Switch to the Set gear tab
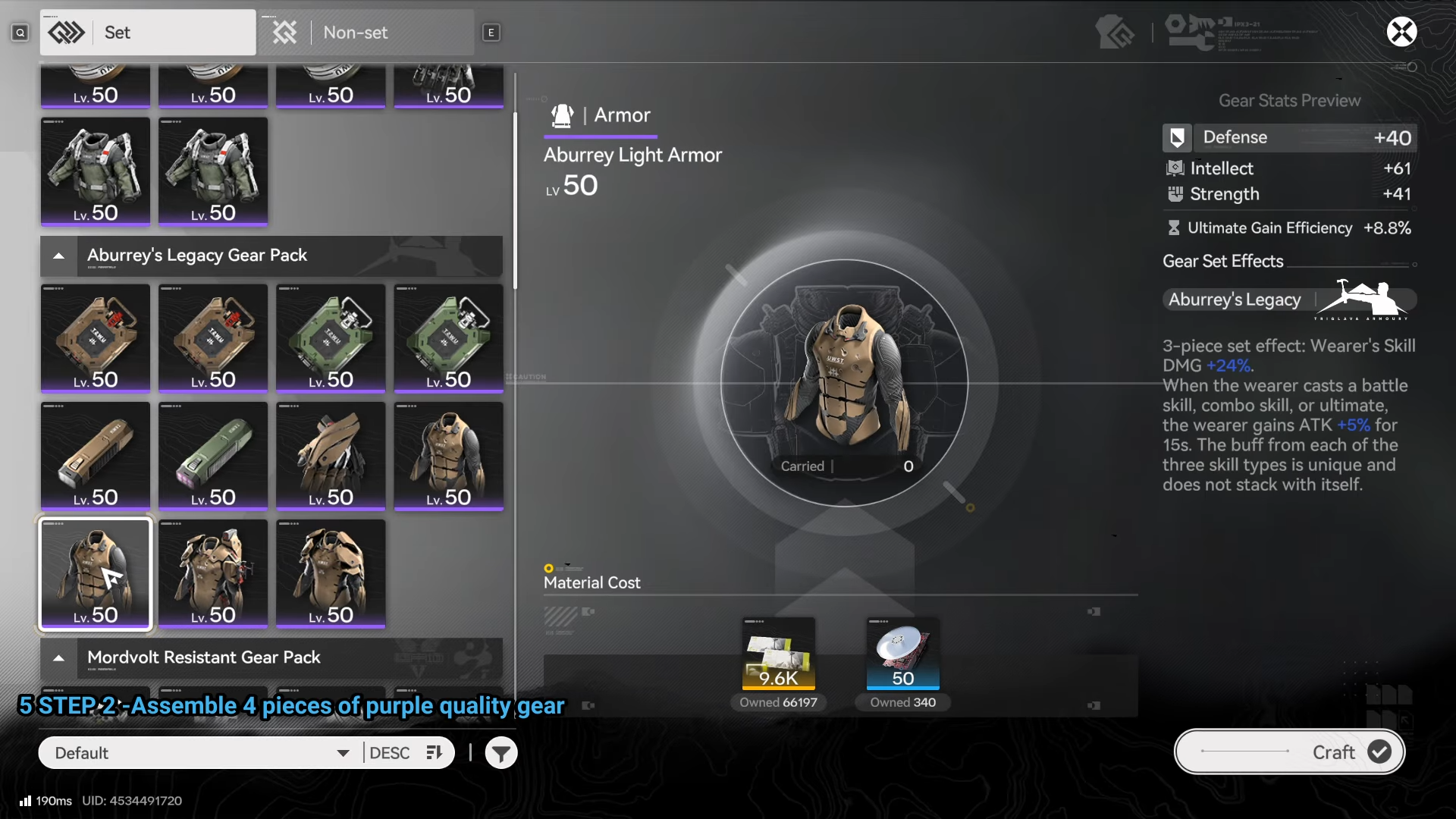Image resolution: width=1456 pixels, height=819 pixels. click(148, 33)
